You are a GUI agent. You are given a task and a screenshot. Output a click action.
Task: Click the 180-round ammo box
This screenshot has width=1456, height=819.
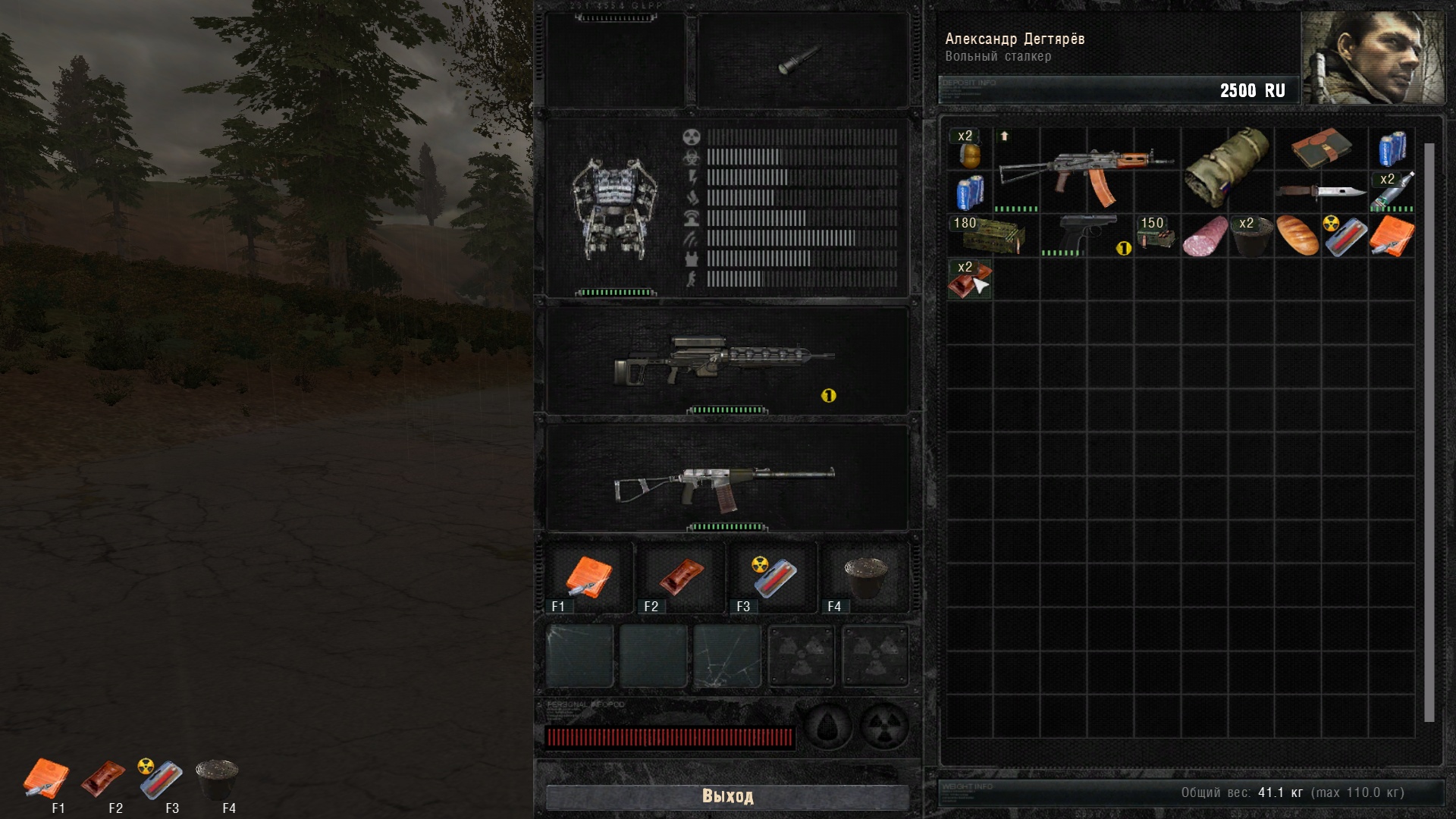tap(993, 236)
